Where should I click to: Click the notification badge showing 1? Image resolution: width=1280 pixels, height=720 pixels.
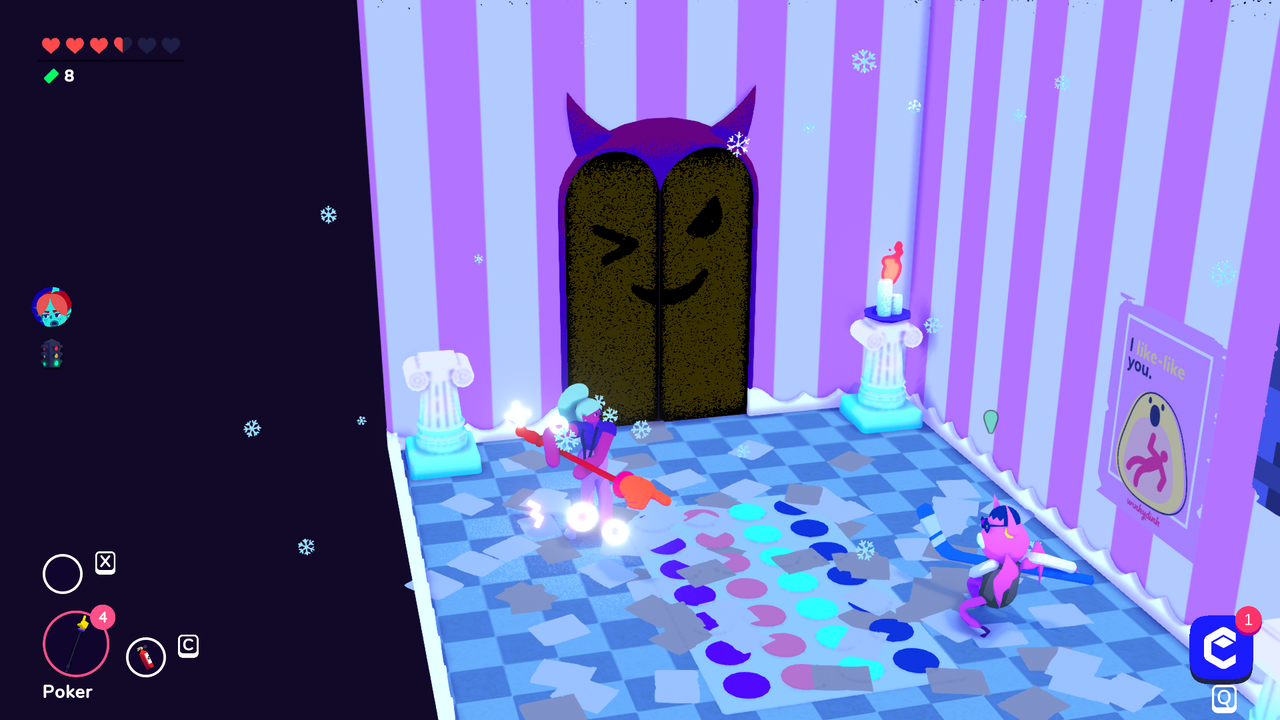[1248, 620]
